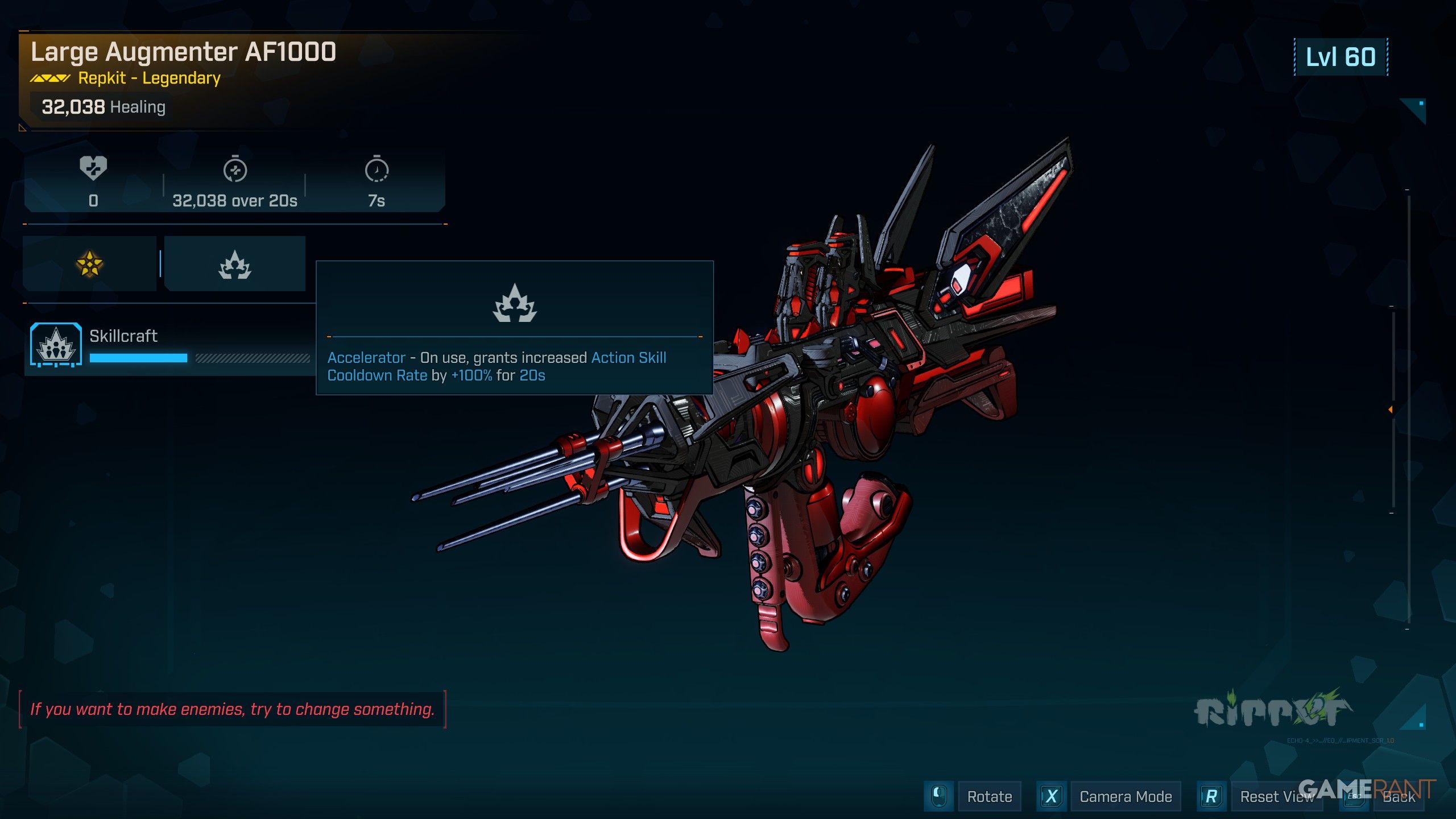Activate Camera Mode
The image size is (1456, 819).
[x=1125, y=796]
